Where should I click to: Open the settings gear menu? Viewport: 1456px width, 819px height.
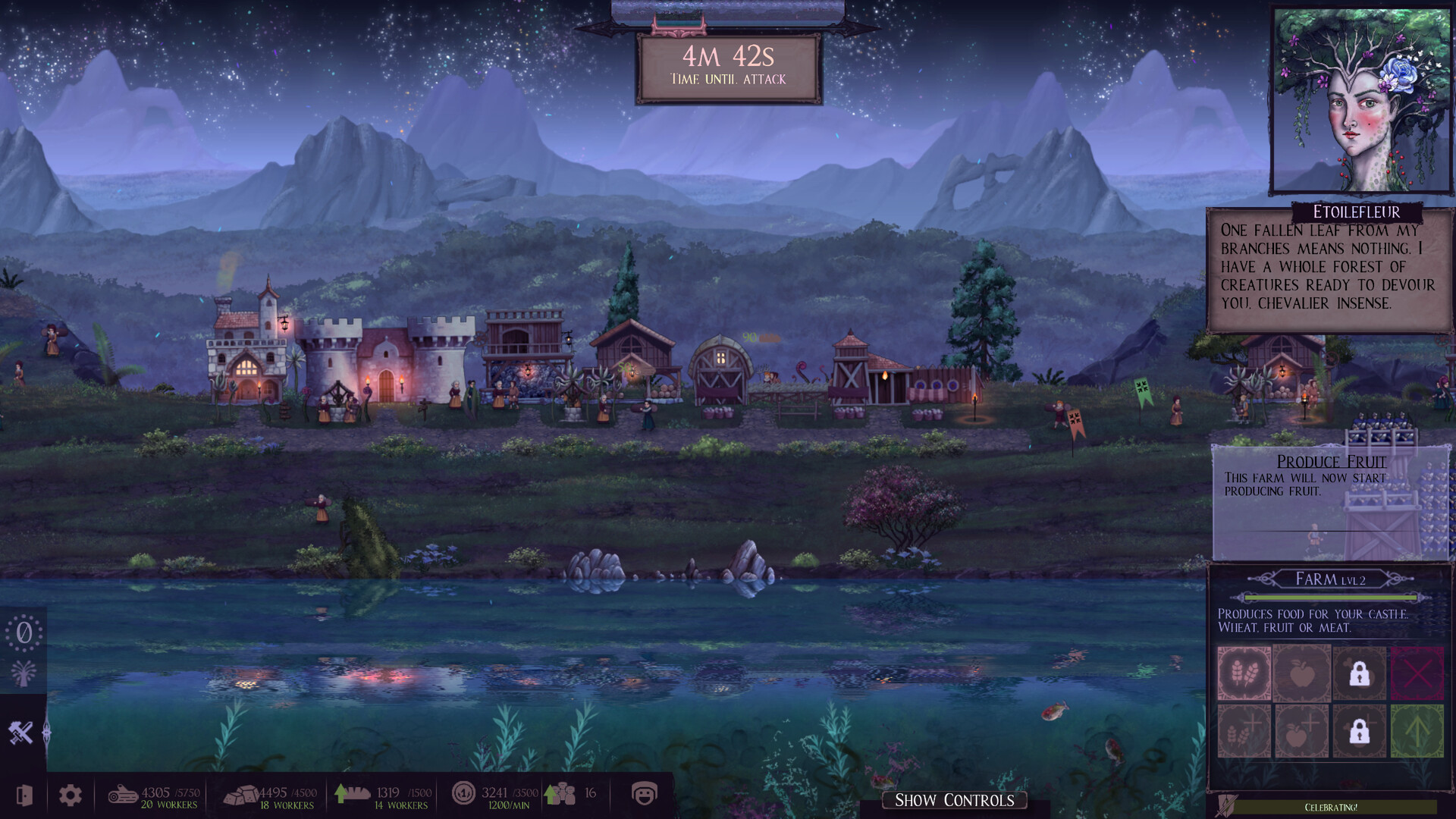click(x=71, y=795)
